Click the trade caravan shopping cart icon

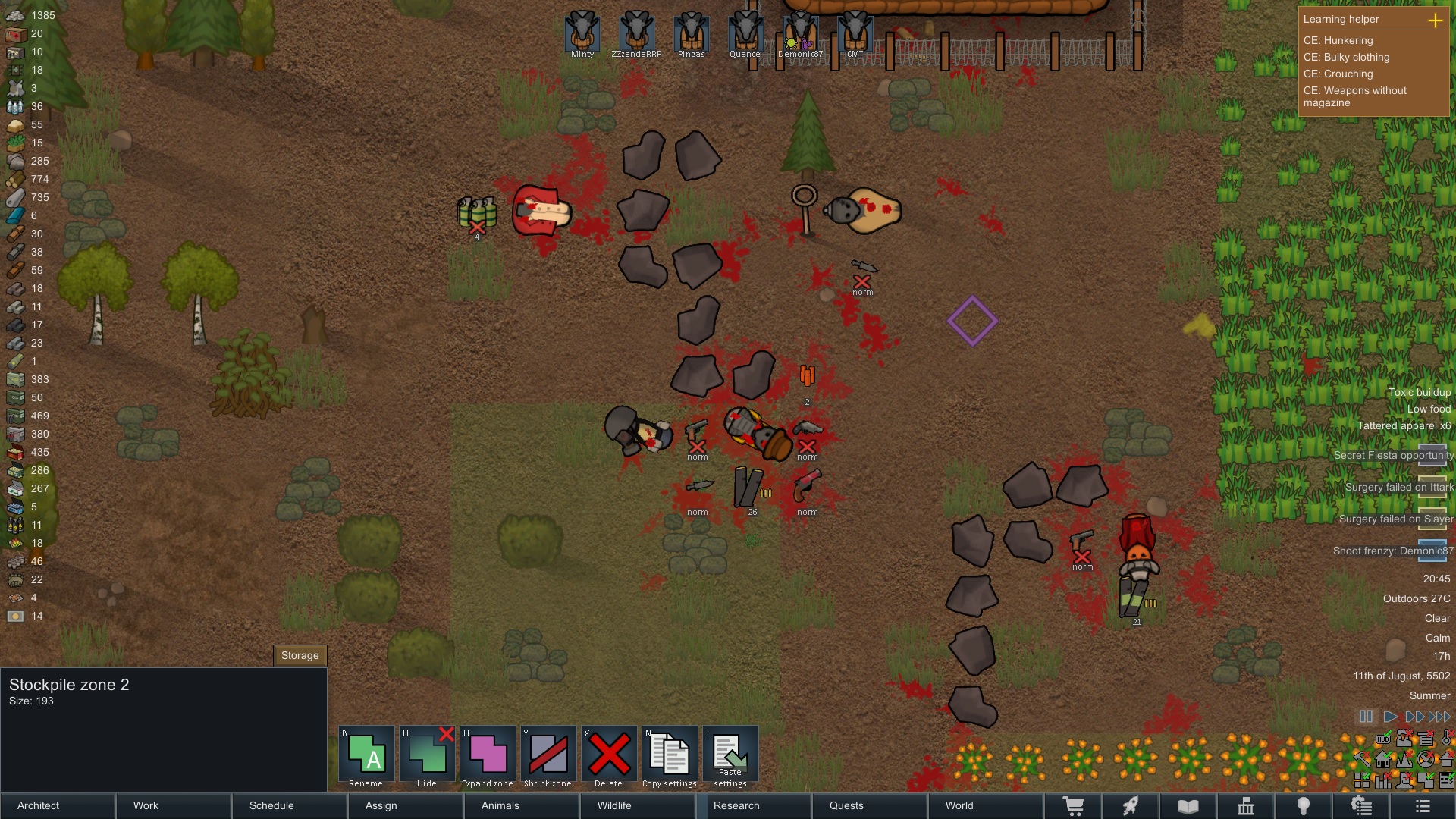point(1075,805)
